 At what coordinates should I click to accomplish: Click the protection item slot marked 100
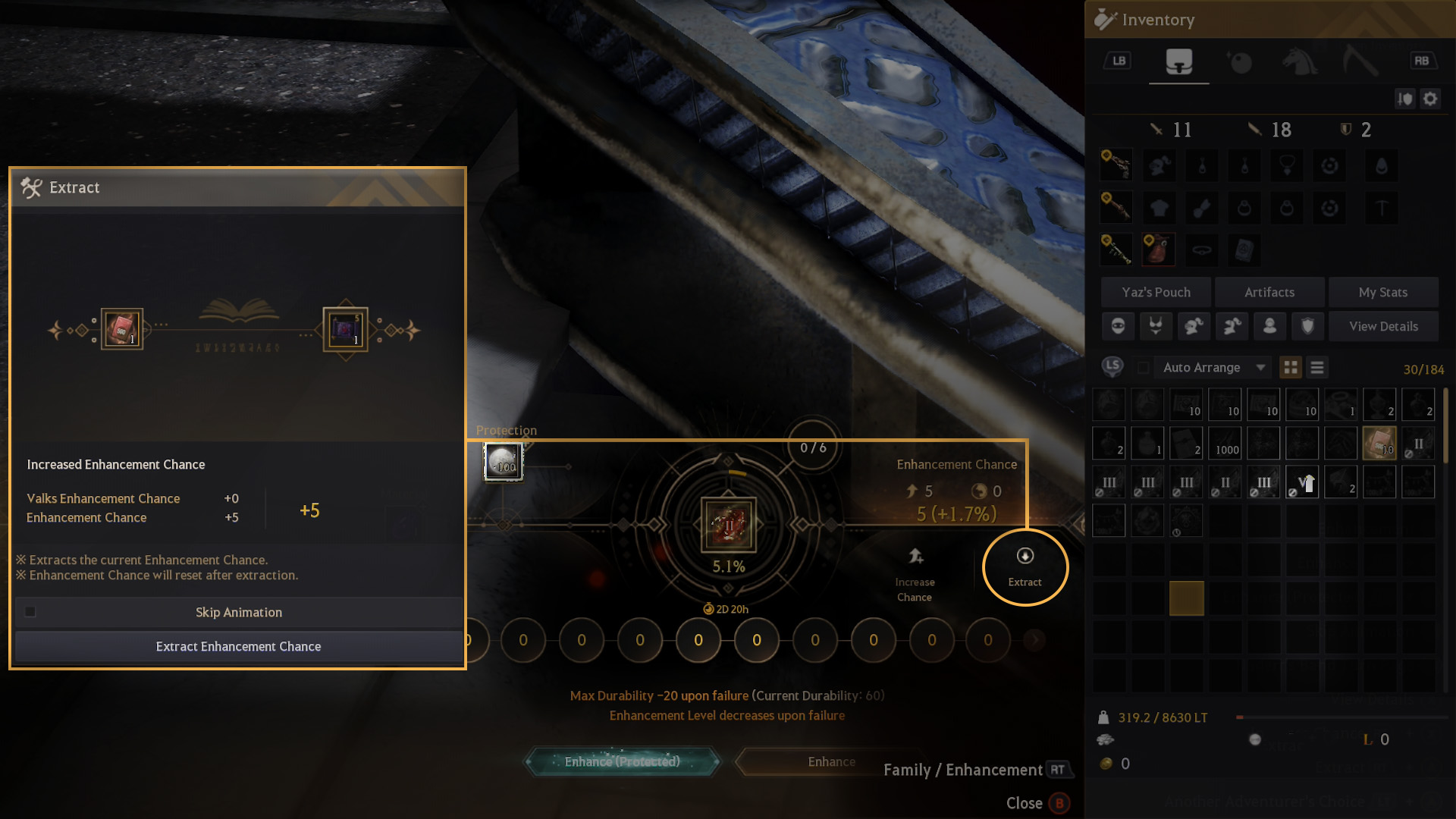(504, 461)
